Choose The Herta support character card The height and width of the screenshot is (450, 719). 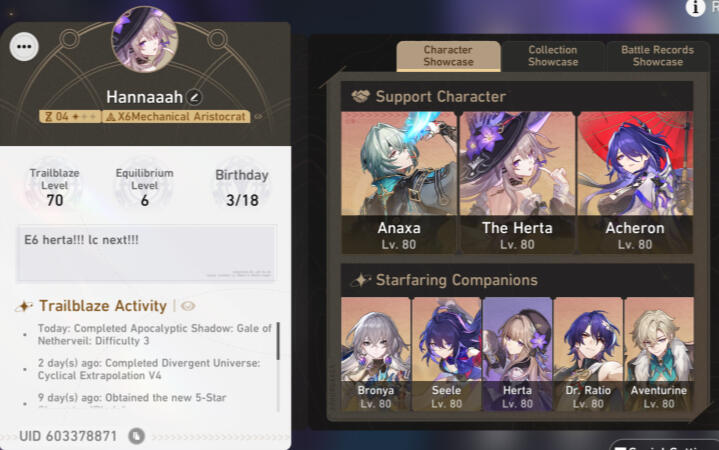[x=516, y=182]
